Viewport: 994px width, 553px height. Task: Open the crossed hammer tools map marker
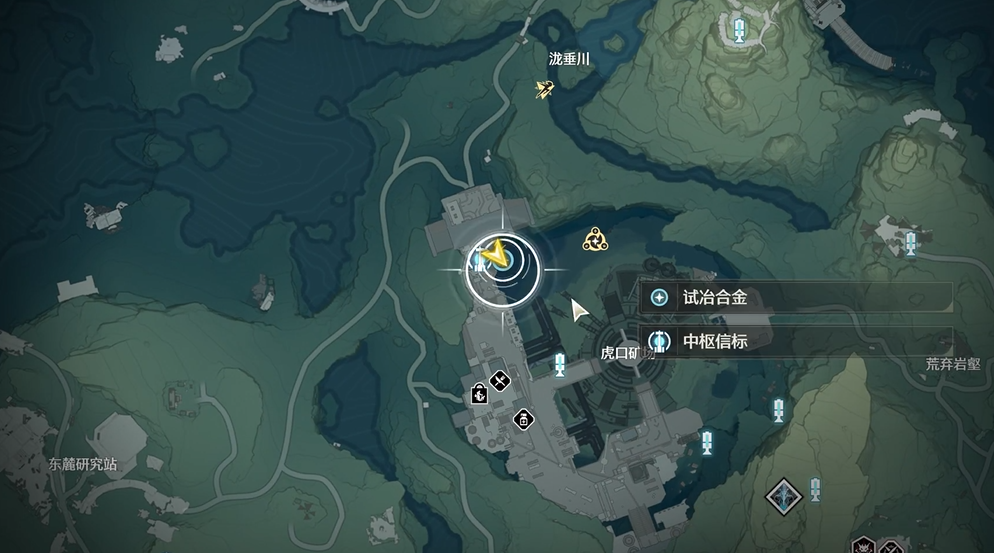(501, 381)
